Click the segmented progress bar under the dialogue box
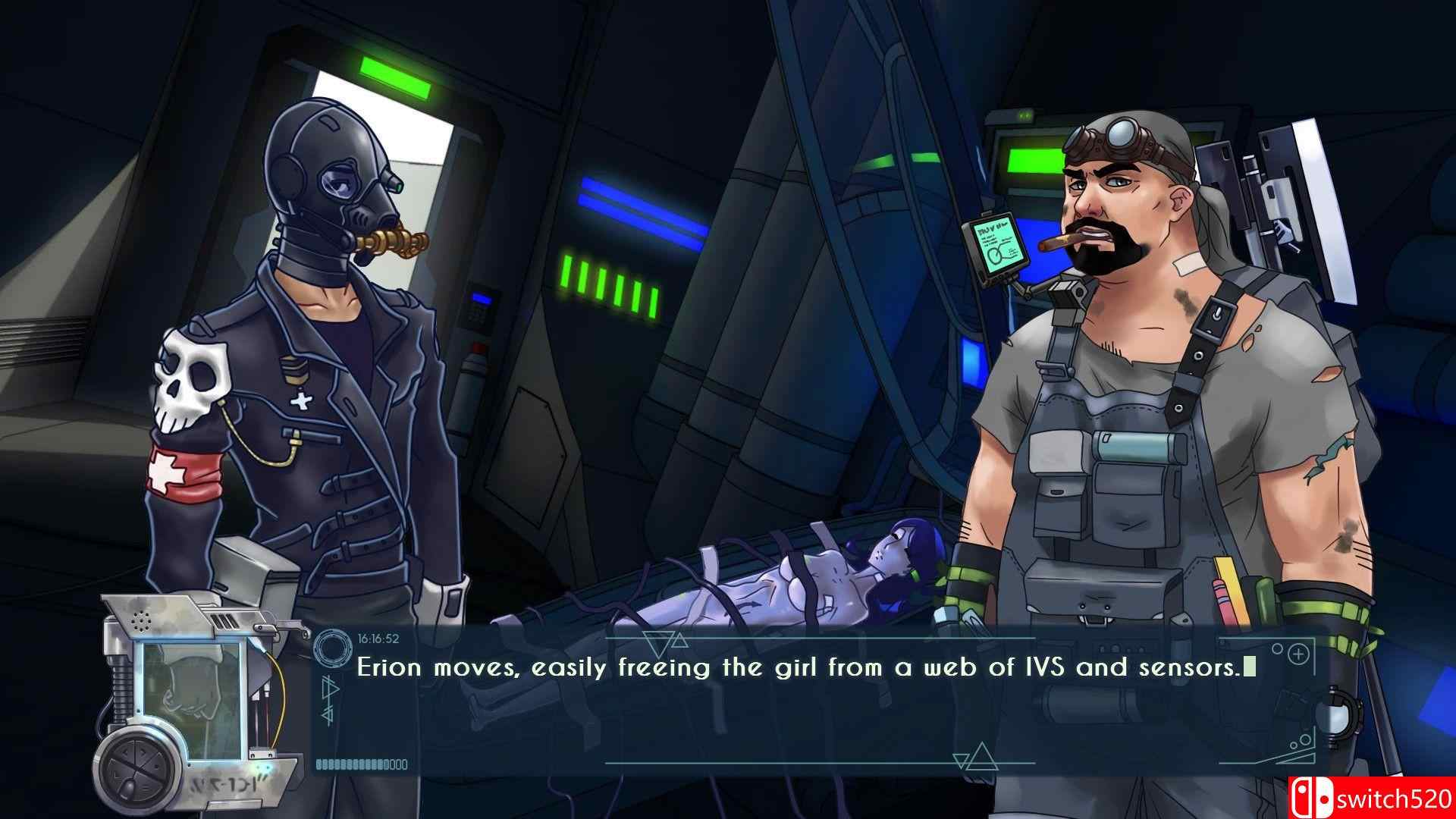 point(360,764)
